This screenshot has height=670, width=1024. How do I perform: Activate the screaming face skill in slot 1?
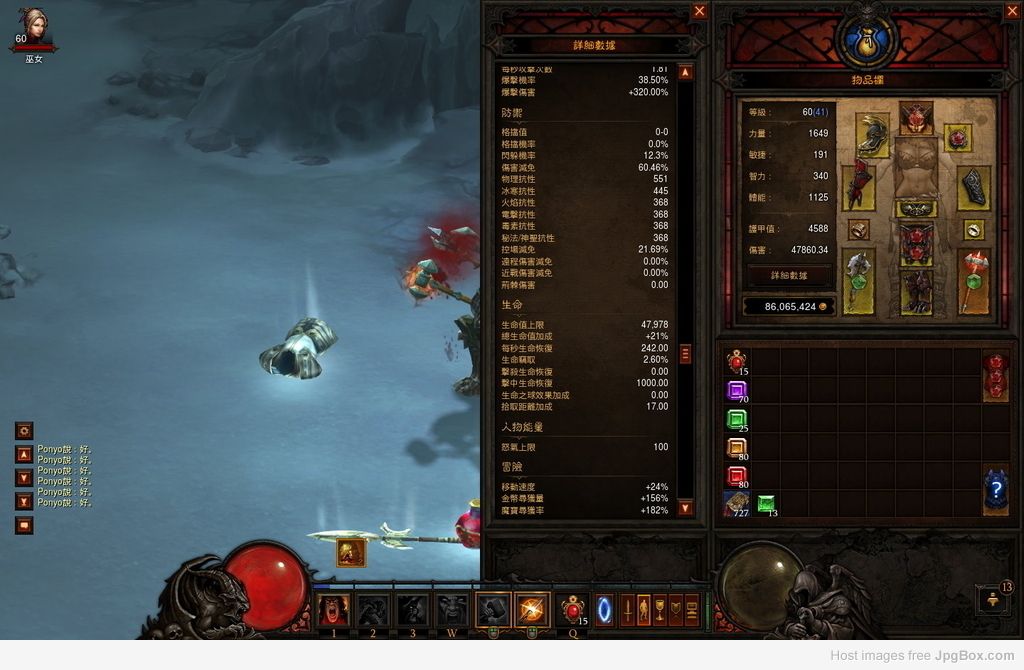(x=333, y=609)
